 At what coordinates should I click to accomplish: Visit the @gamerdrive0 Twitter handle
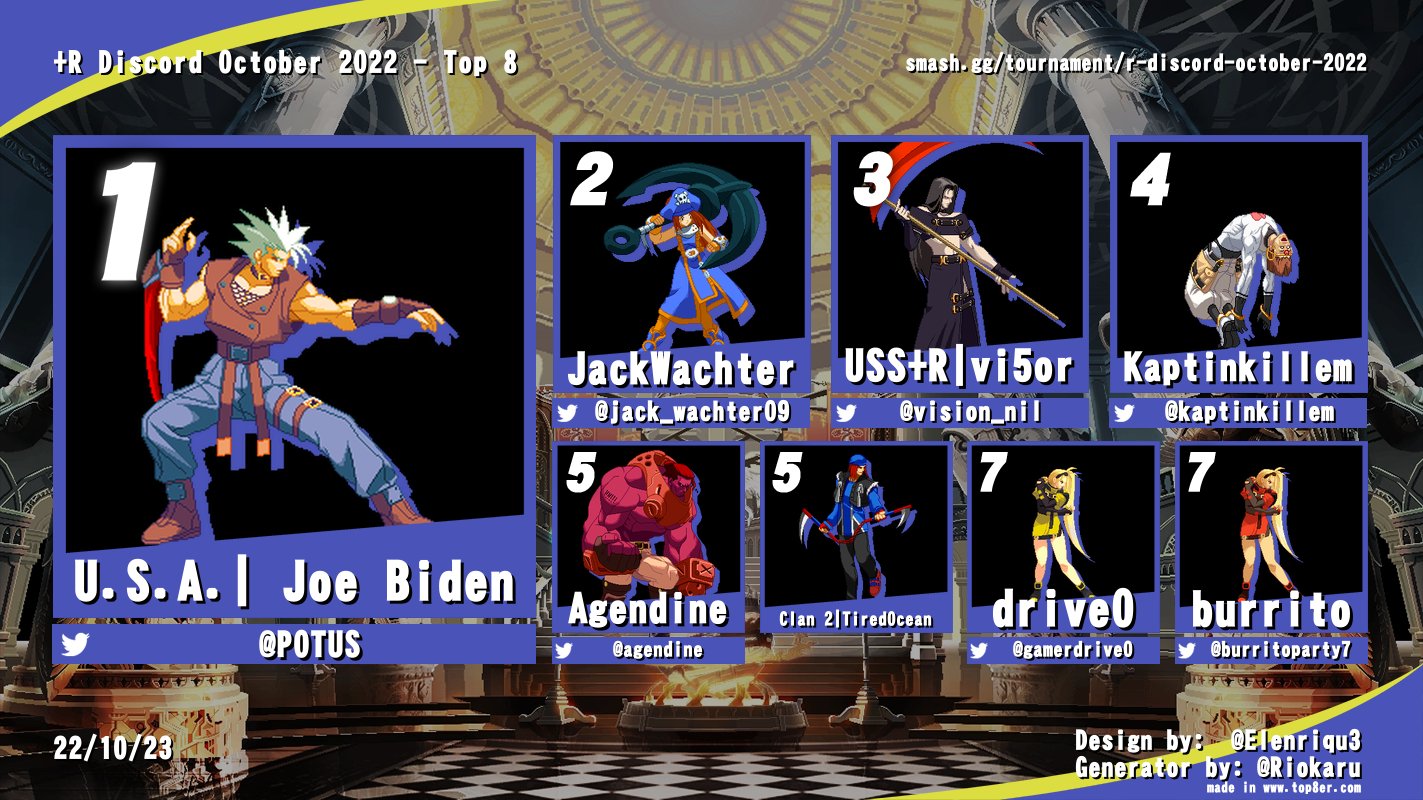tap(1072, 650)
